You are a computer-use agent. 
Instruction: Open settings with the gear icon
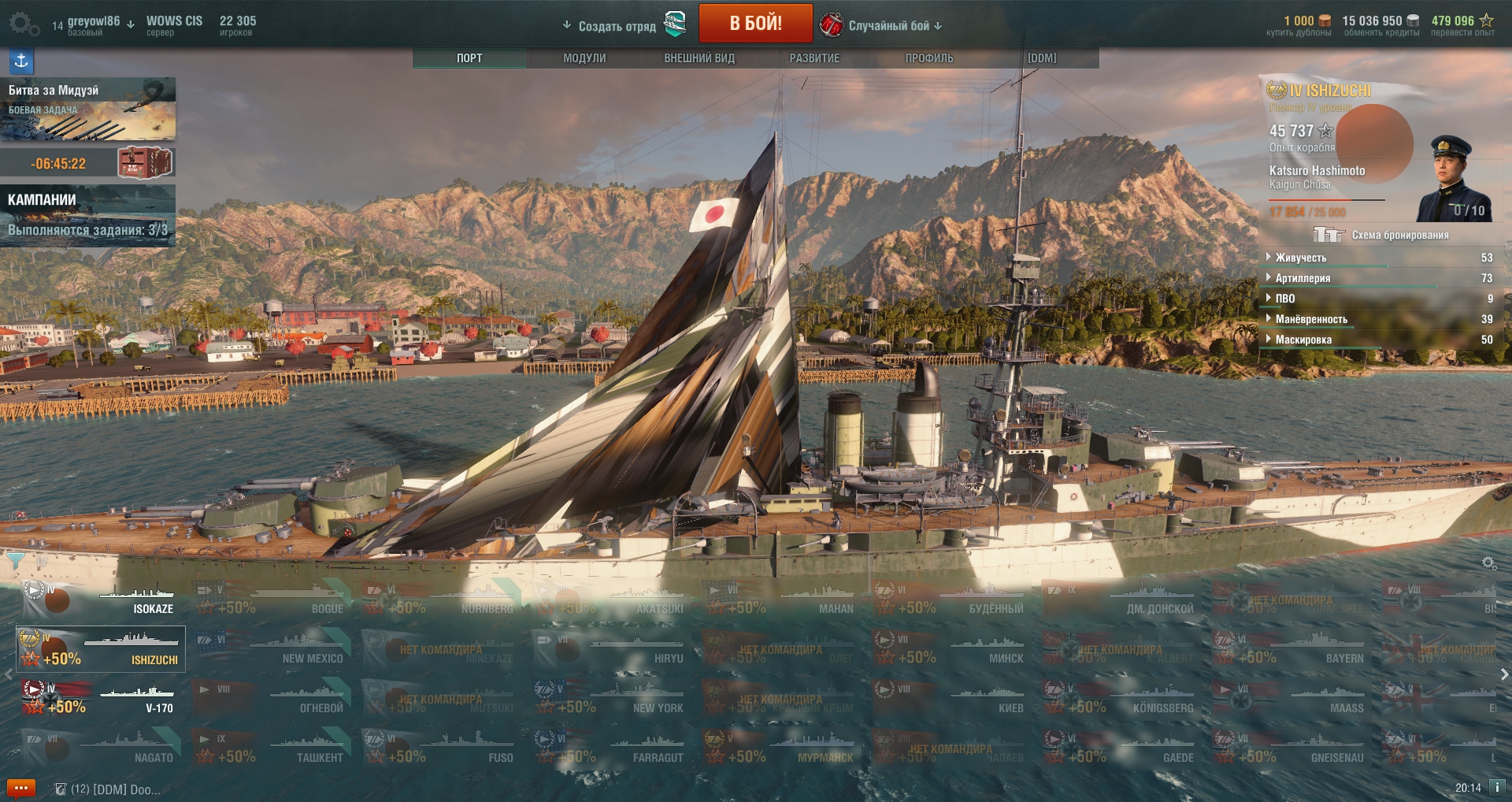[22, 24]
